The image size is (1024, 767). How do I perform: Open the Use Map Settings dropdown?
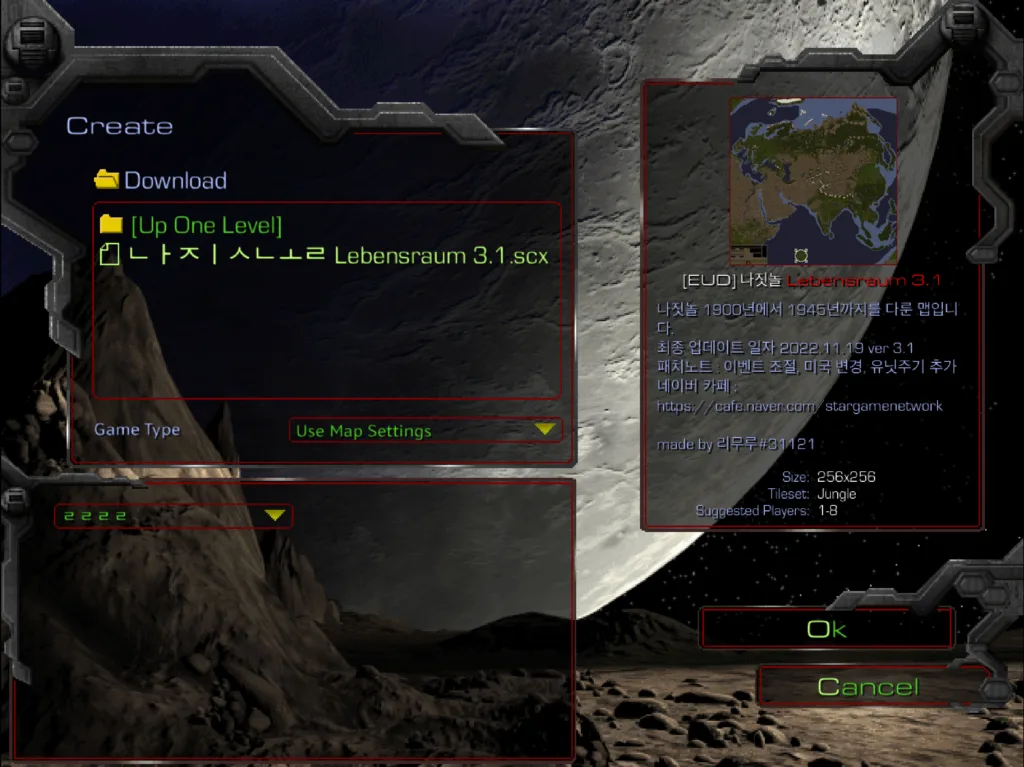tap(424, 431)
